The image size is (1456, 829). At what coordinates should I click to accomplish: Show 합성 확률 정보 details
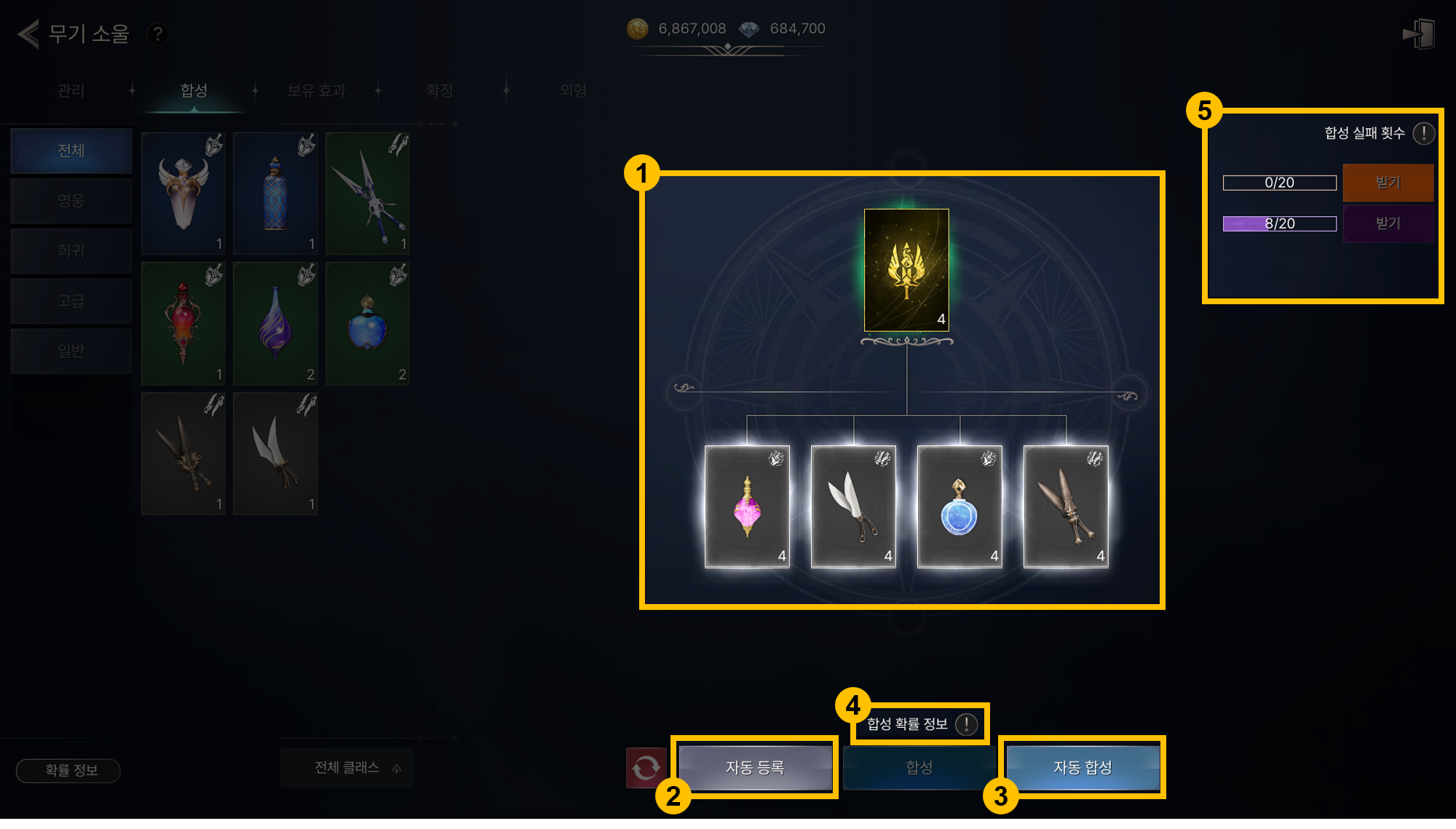point(966,723)
